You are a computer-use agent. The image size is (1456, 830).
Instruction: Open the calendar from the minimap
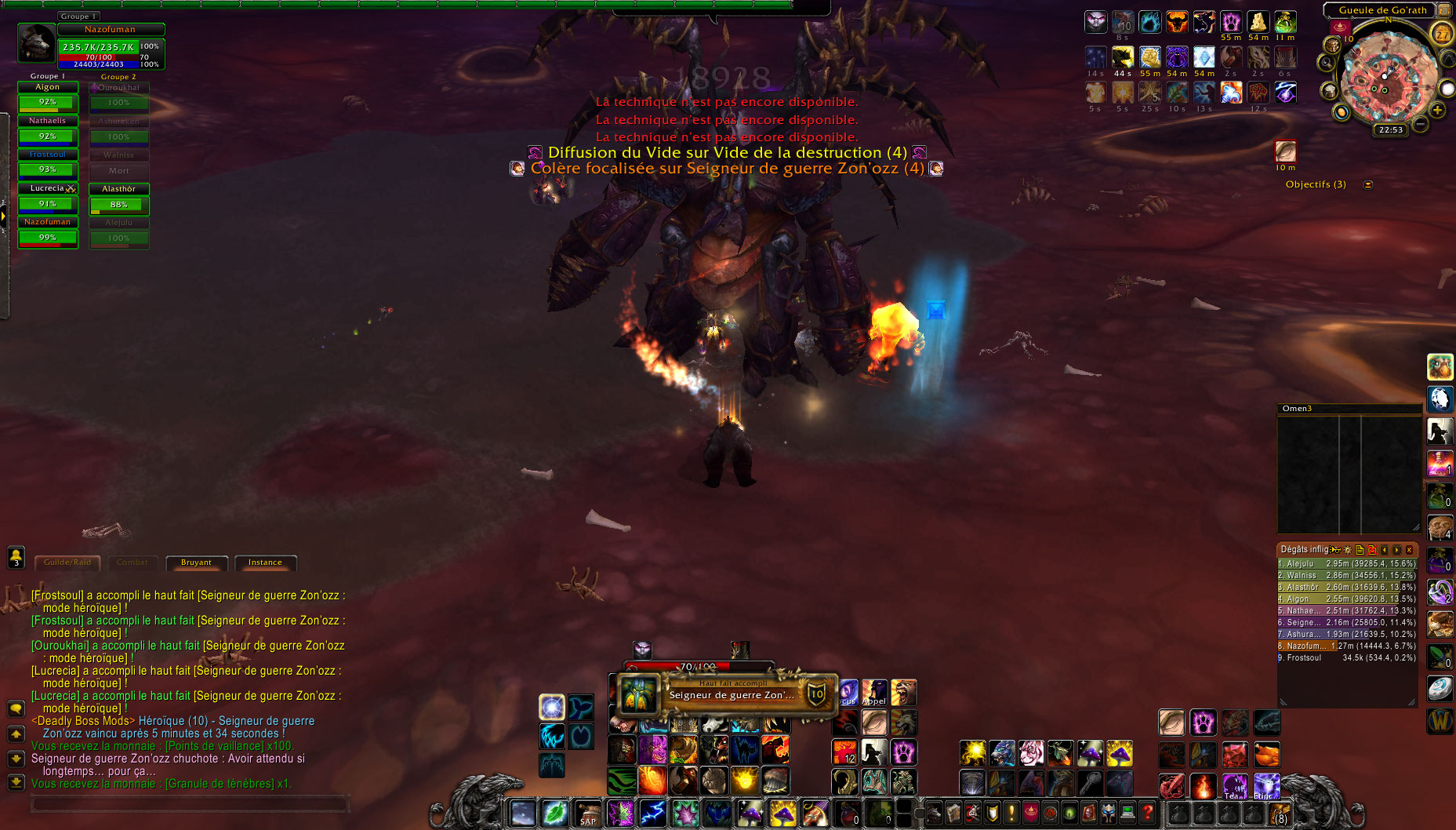[1443, 34]
